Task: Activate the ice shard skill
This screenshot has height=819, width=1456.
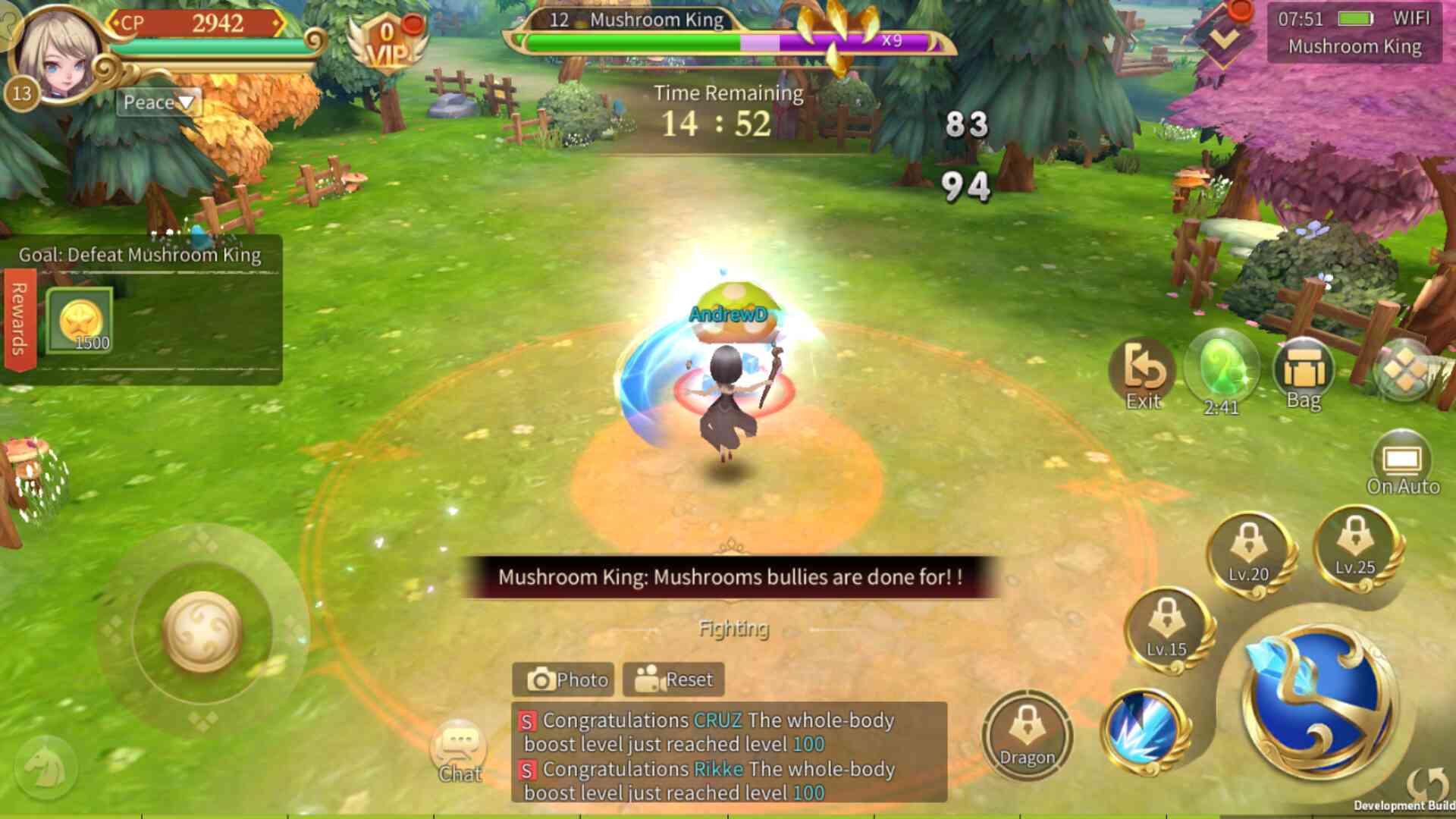Action: click(1145, 731)
